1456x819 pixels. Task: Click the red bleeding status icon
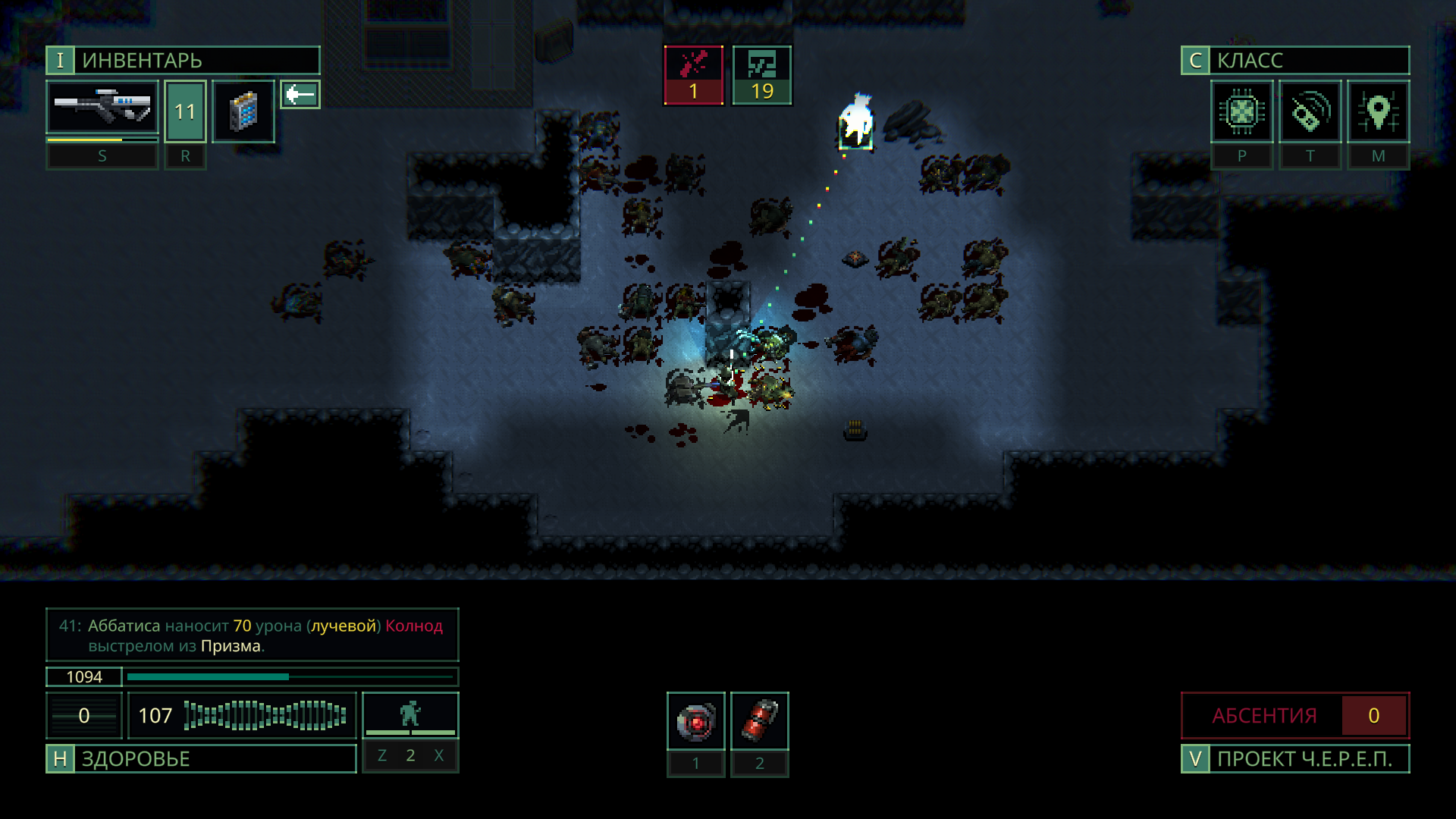[x=693, y=74]
